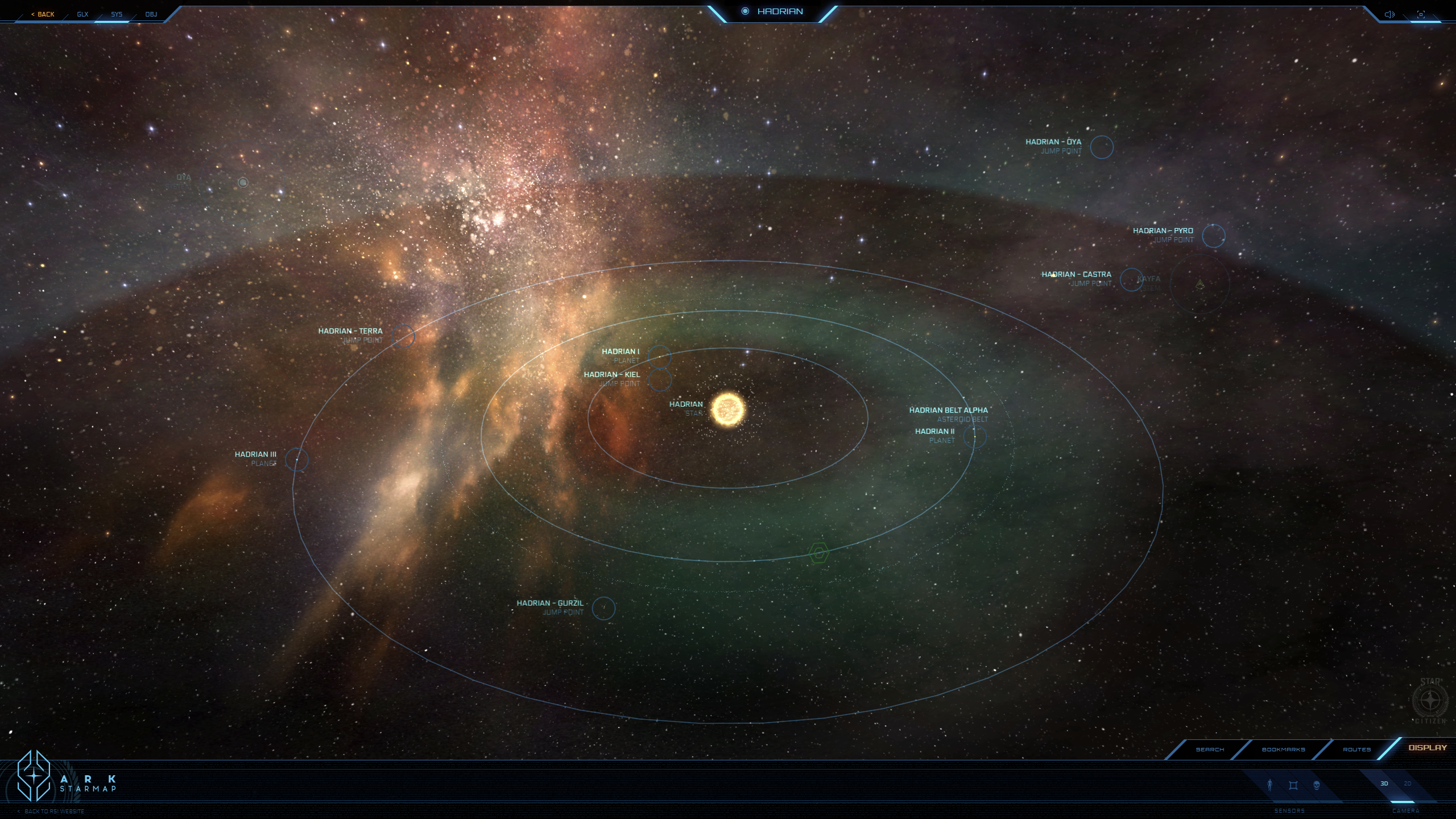The height and width of the screenshot is (819, 1456).
Task: Choose the Hadrian - Gurzil jump point marker
Action: (x=603, y=609)
